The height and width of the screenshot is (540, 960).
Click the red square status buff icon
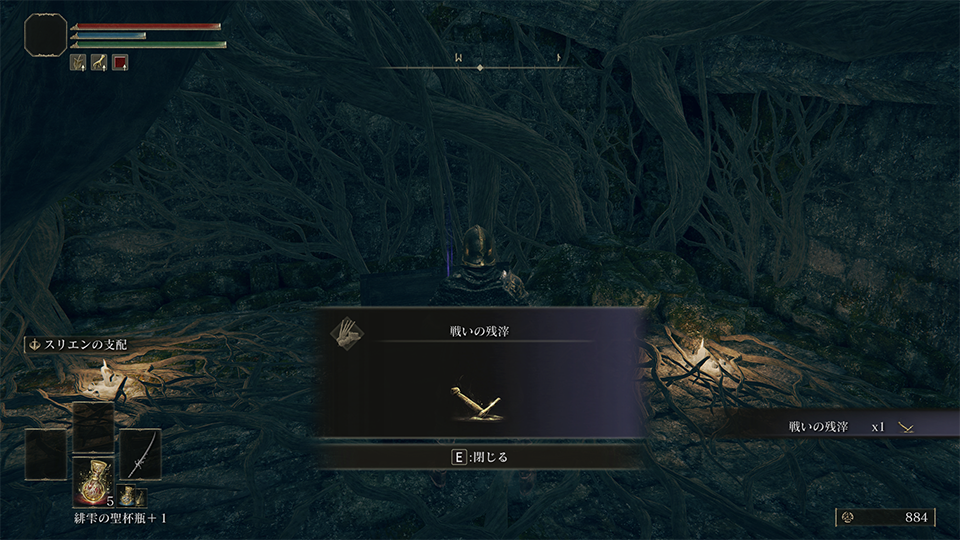(120, 62)
